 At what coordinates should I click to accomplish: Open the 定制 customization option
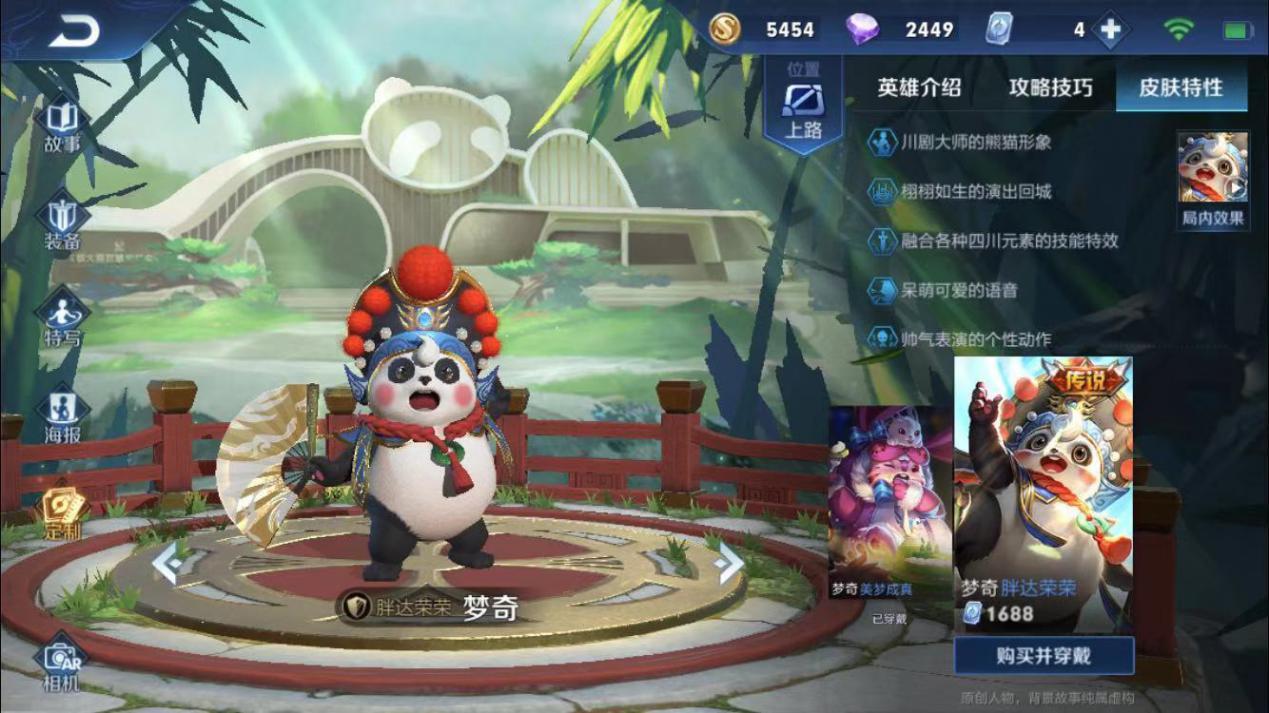62,512
